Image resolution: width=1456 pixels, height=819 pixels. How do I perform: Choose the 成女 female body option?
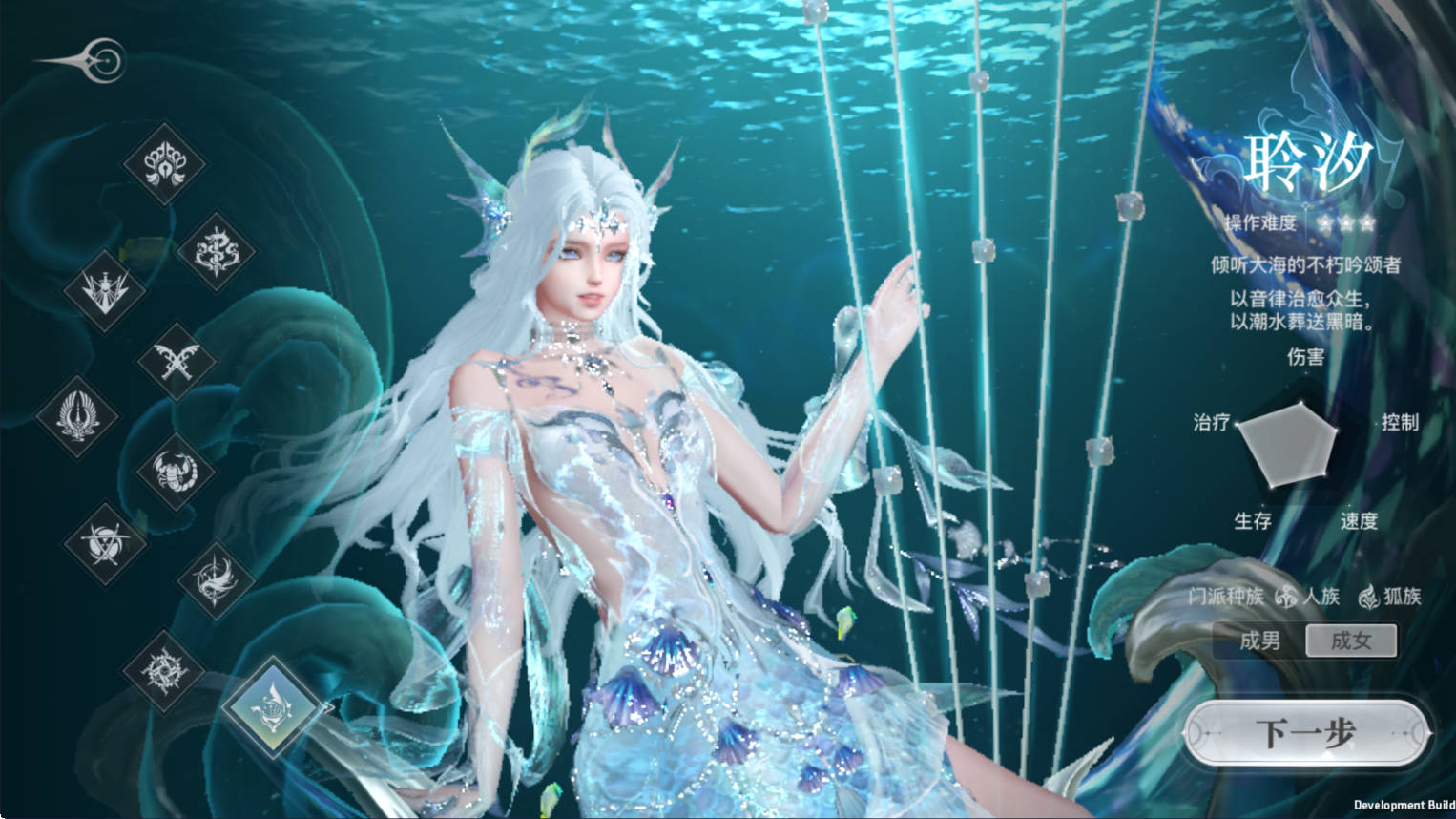click(1350, 640)
